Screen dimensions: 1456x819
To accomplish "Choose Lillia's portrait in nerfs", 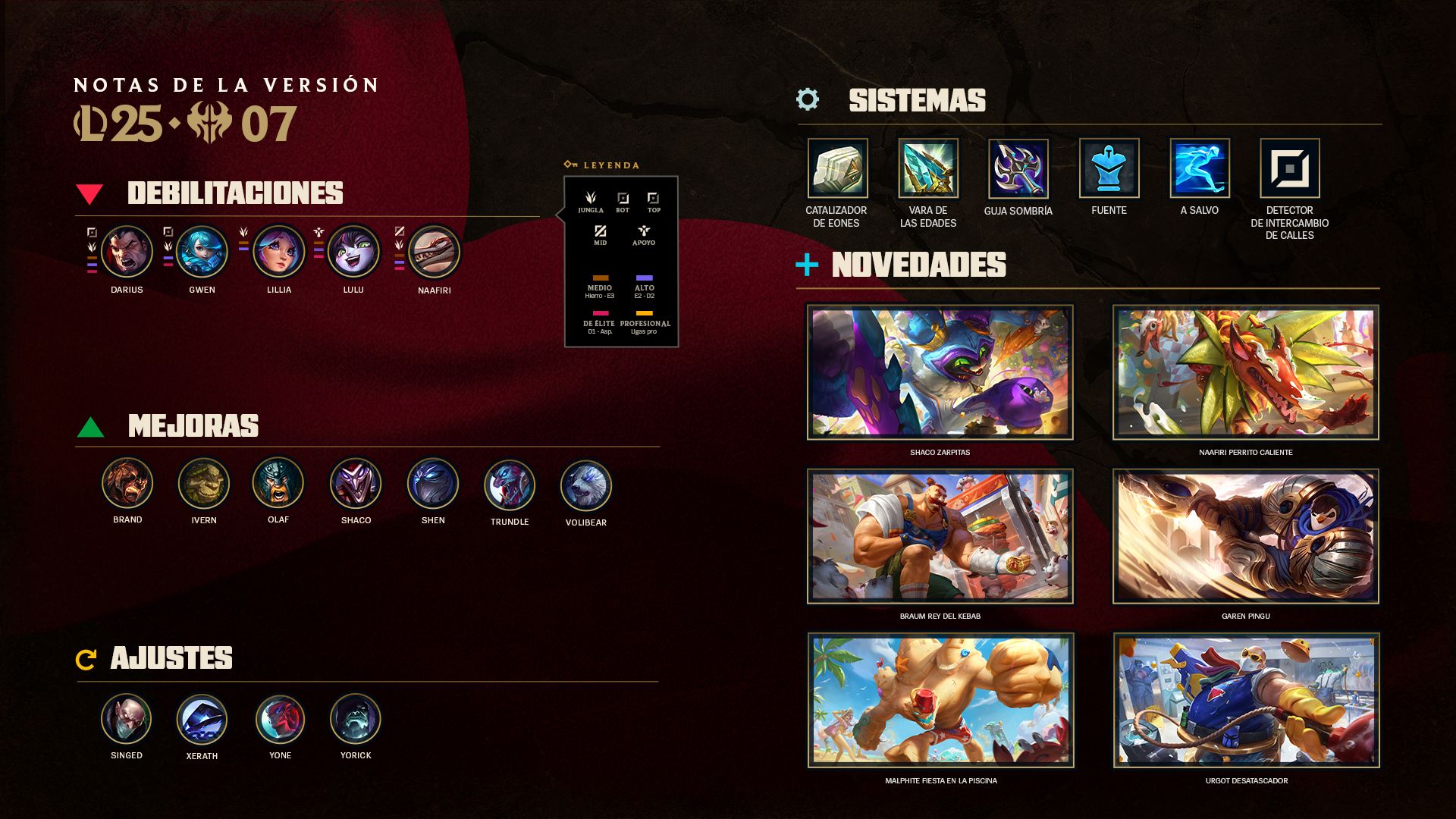I will pyautogui.click(x=278, y=252).
